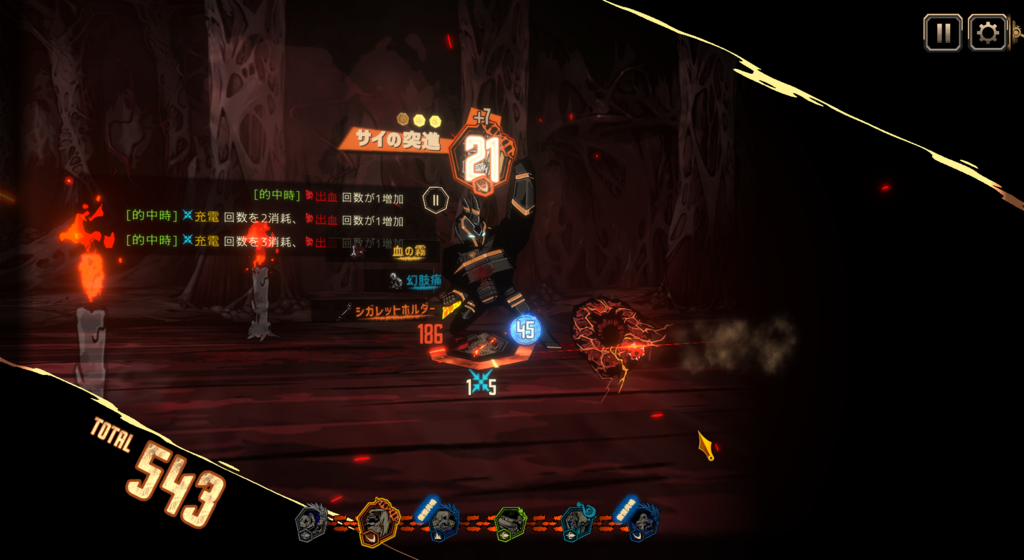Image resolution: width=1024 pixels, height=560 pixels.
Task: Choose the gray-framed portrait in the turn chain
Action: 311,522
